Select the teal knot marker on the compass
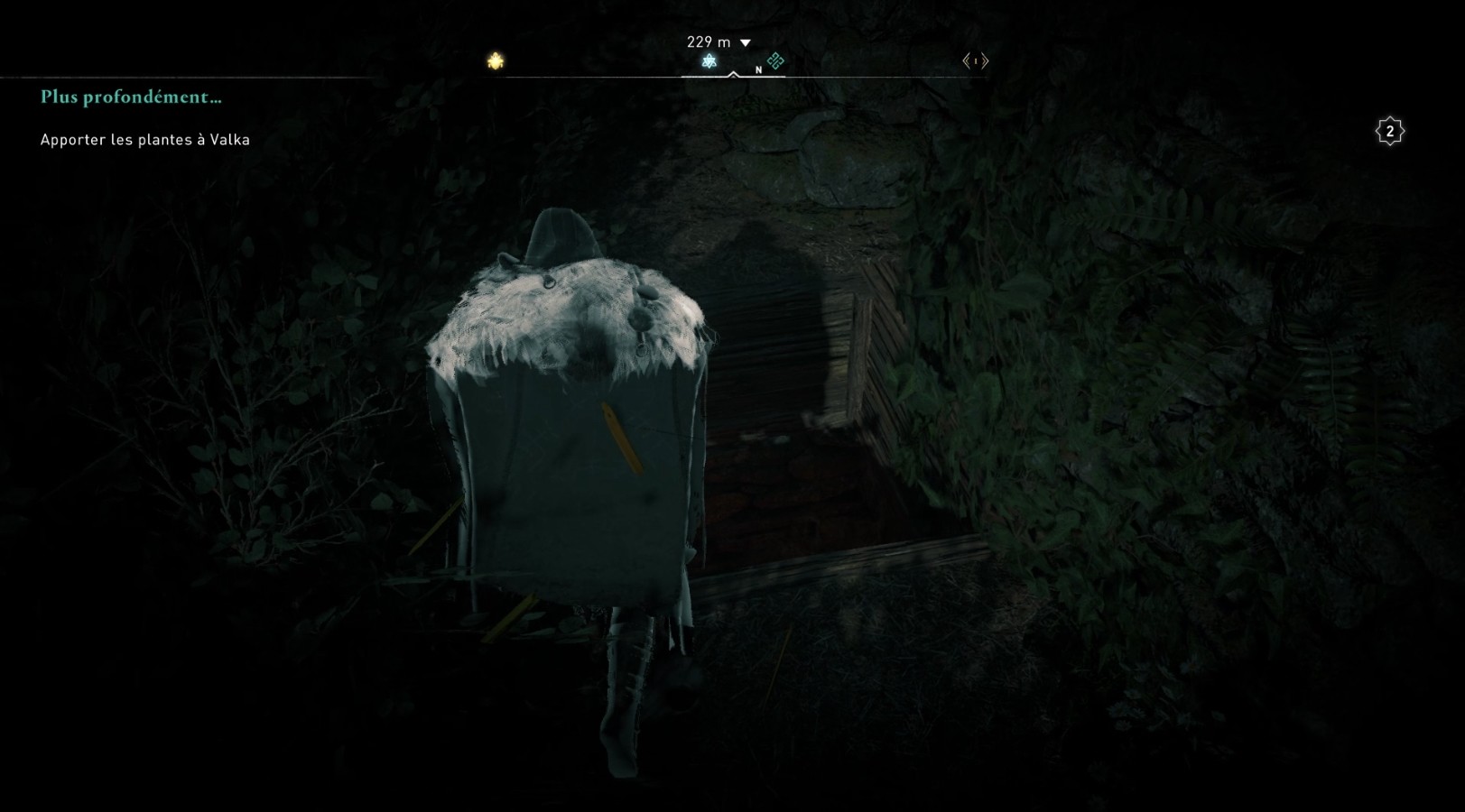Viewport: 1465px width, 812px height. coord(775,61)
